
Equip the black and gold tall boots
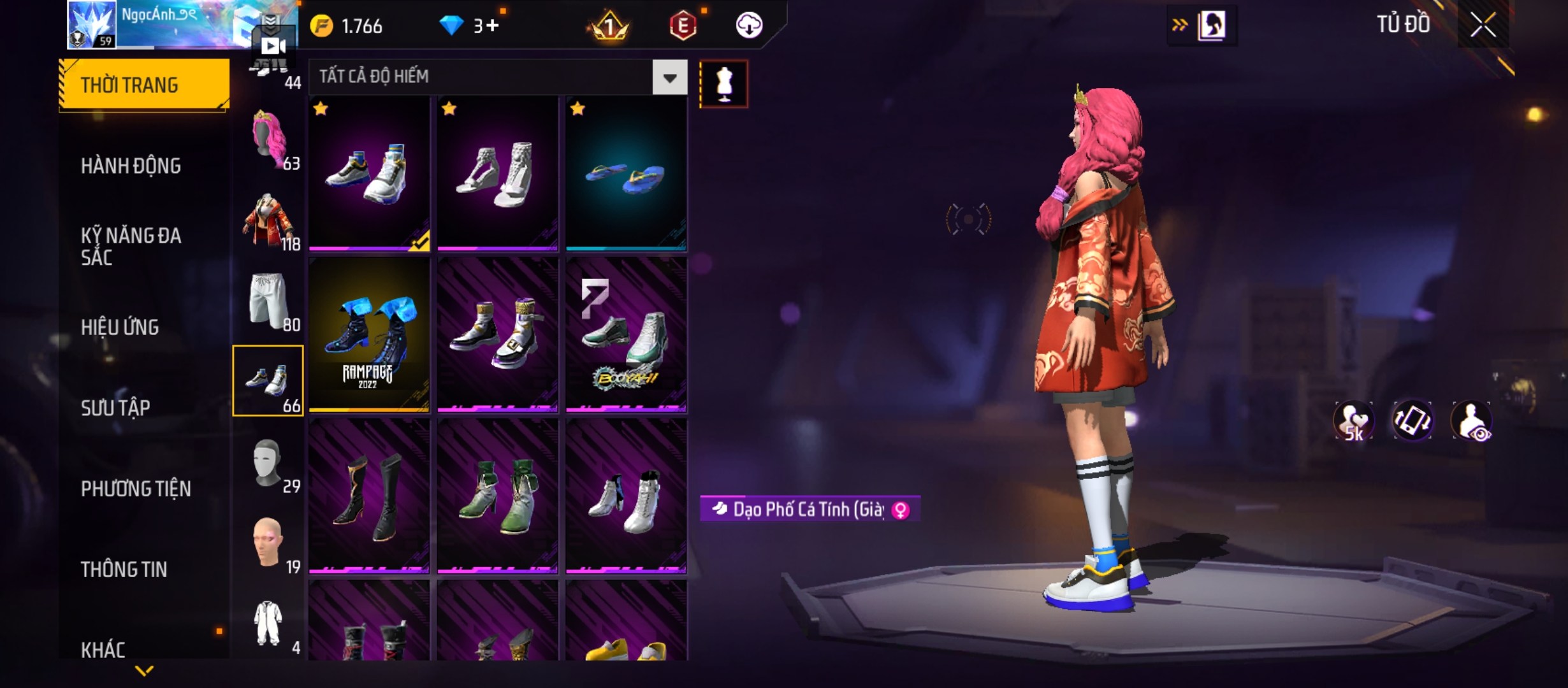(369, 496)
